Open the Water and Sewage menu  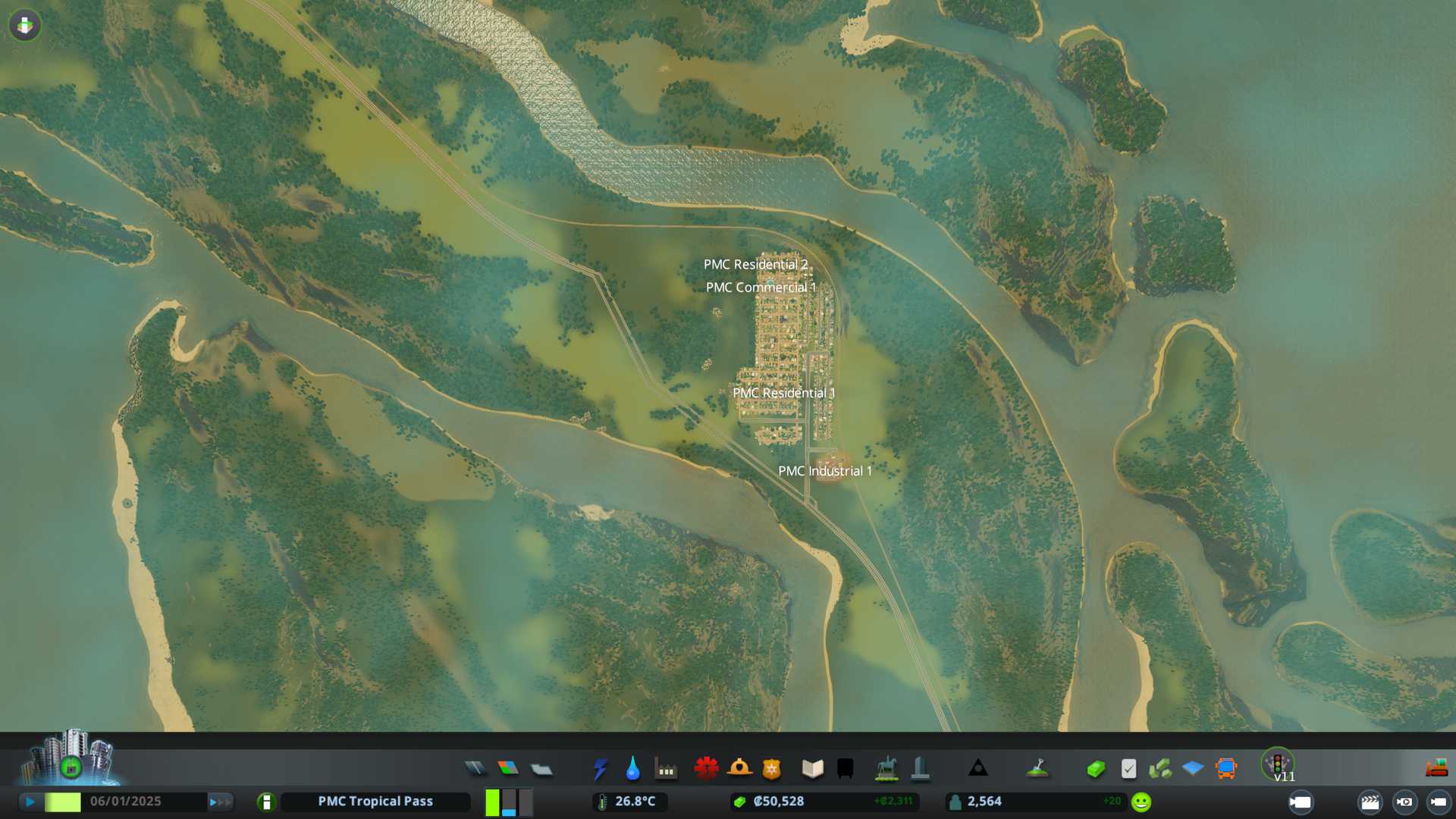click(632, 769)
